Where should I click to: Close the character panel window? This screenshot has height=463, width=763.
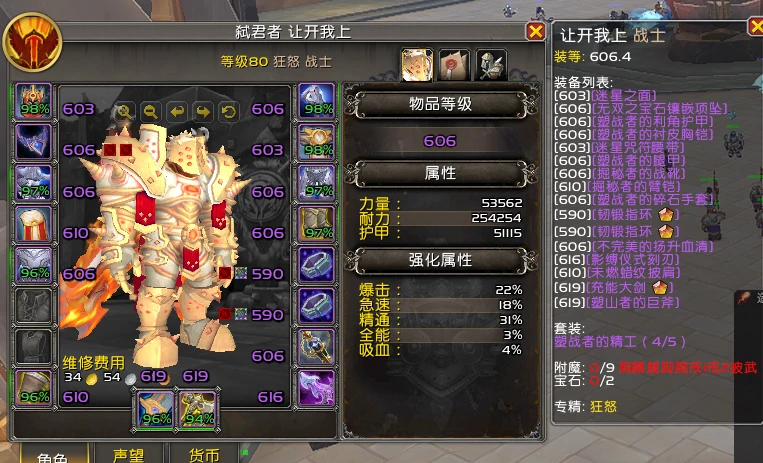tap(535, 32)
